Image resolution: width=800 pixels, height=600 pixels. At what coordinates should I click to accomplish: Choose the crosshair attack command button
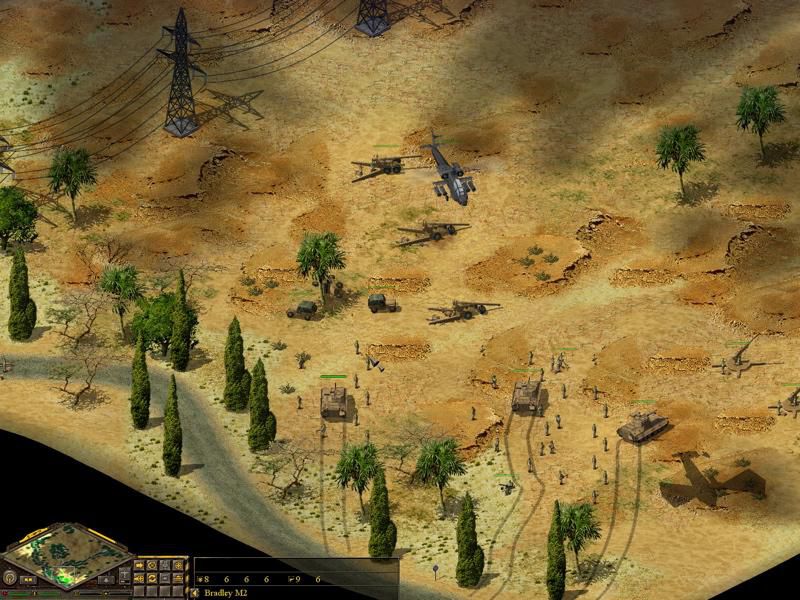(178, 565)
